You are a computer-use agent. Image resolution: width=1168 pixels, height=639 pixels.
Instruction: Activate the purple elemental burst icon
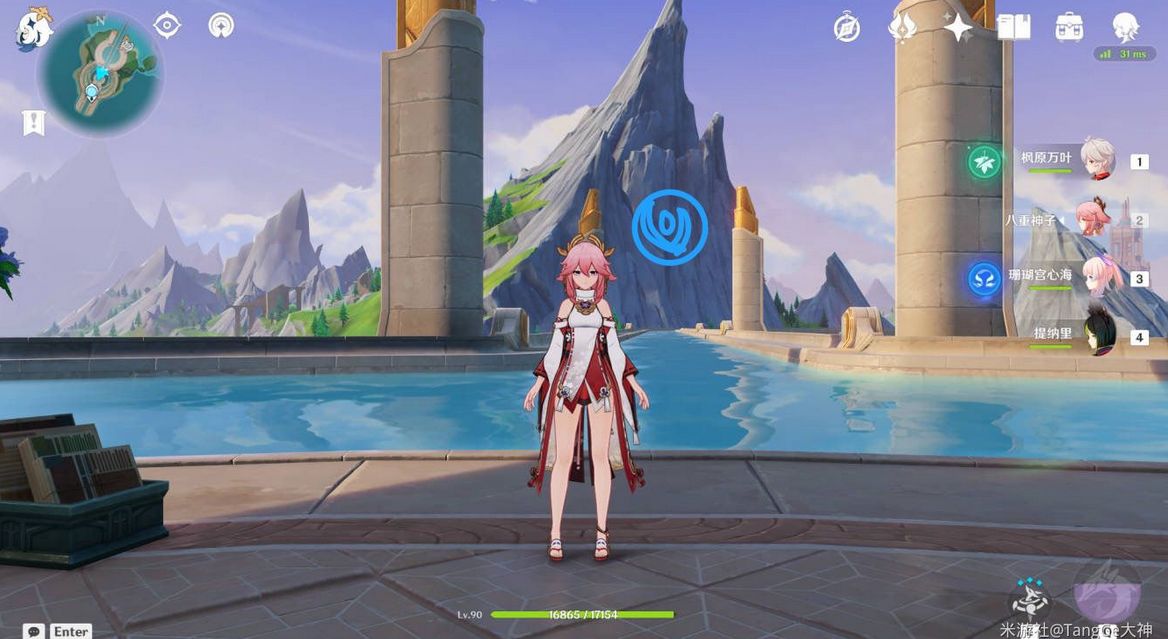pyautogui.click(x=1106, y=592)
